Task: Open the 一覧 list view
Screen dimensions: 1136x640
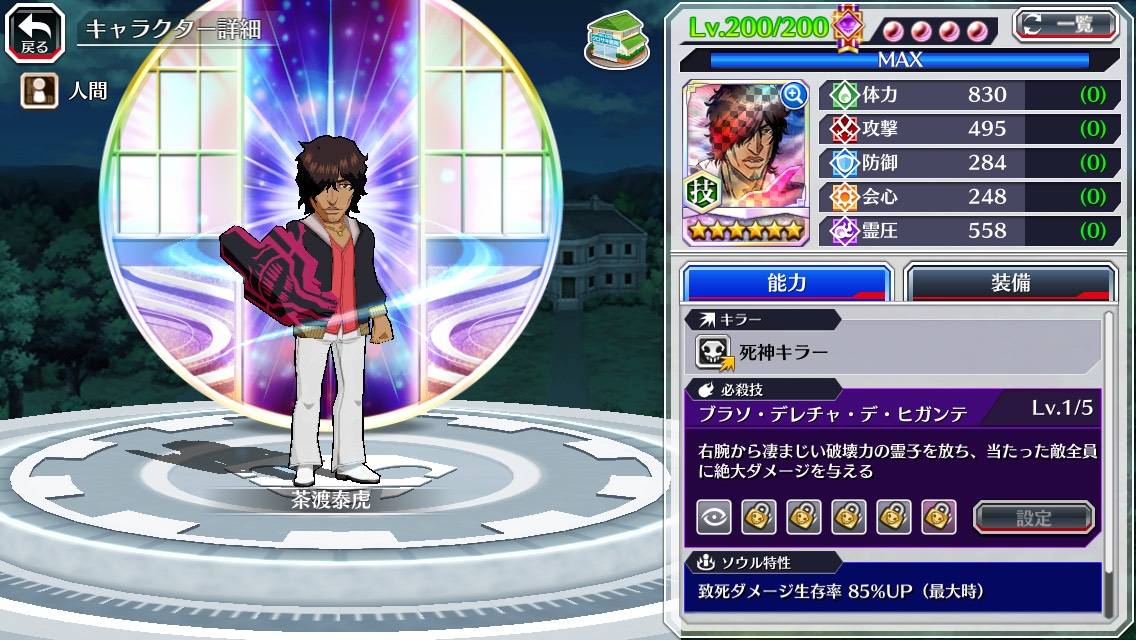Action: [x=1066, y=24]
